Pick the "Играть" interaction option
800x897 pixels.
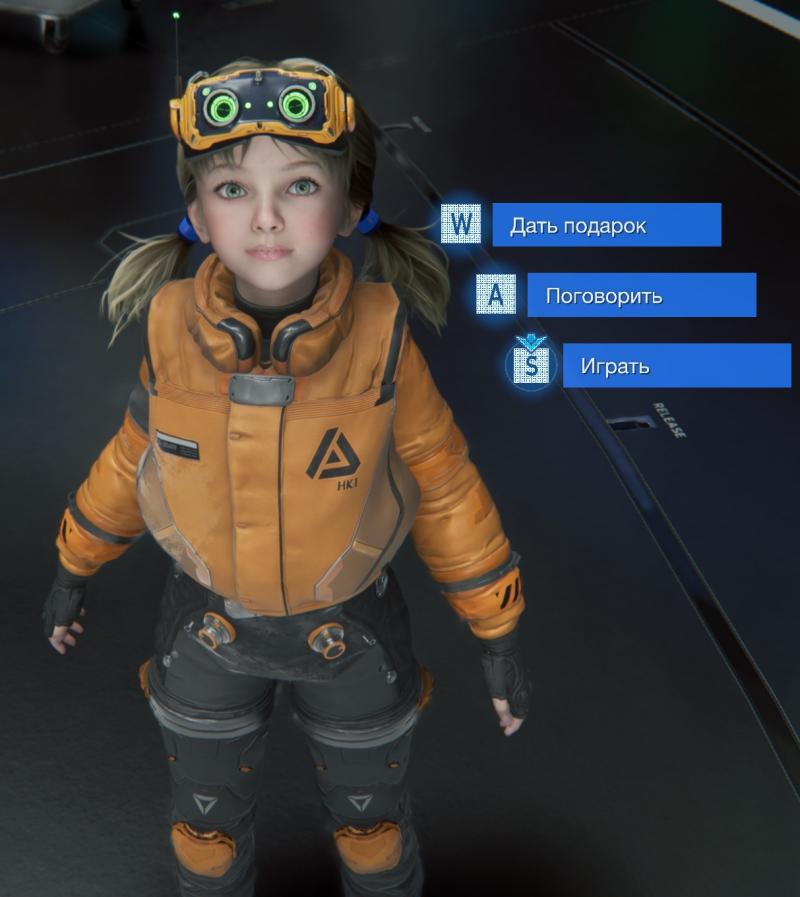pos(676,366)
